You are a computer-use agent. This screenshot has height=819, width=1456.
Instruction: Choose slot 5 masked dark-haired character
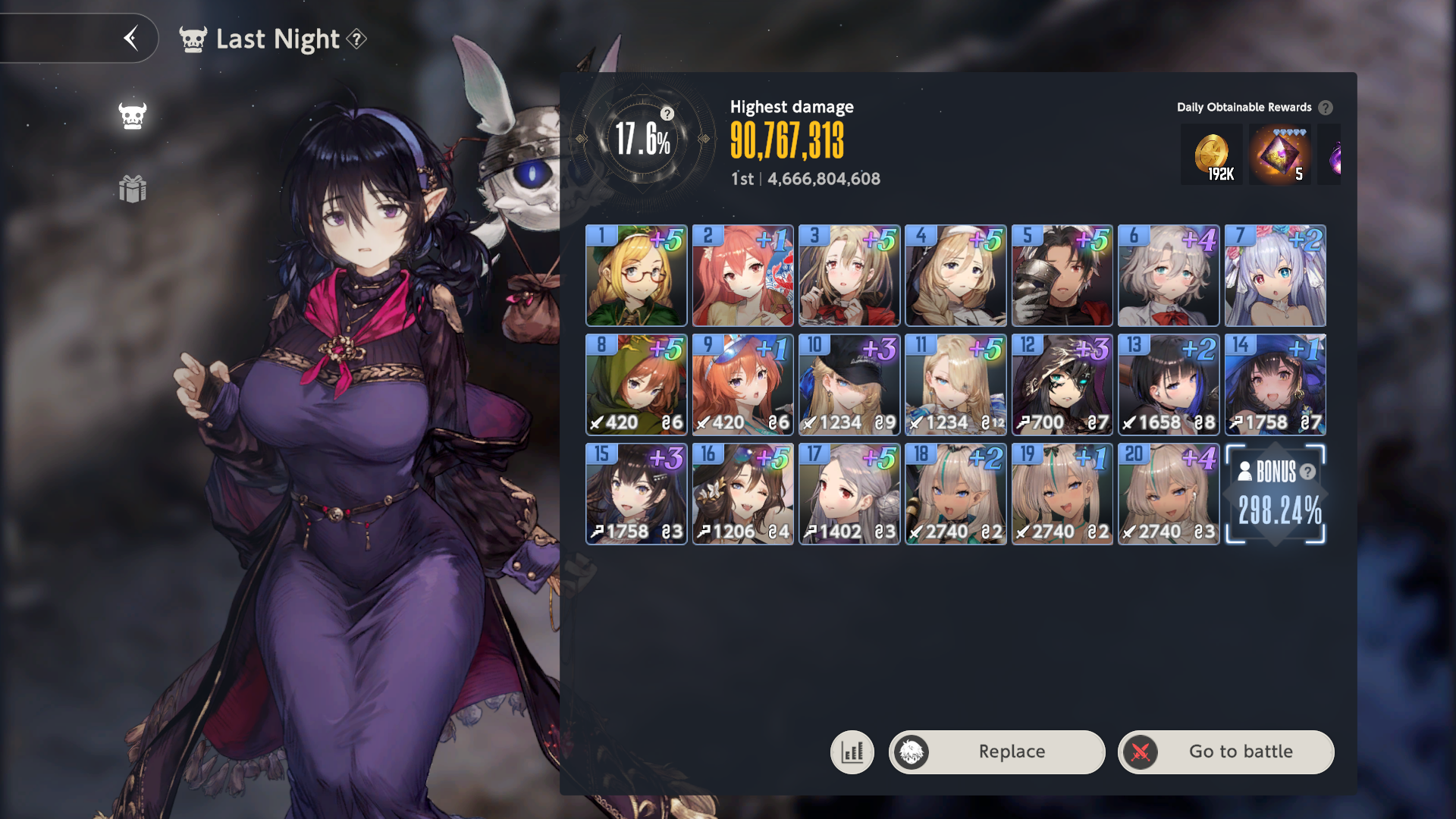click(1062, 275)
